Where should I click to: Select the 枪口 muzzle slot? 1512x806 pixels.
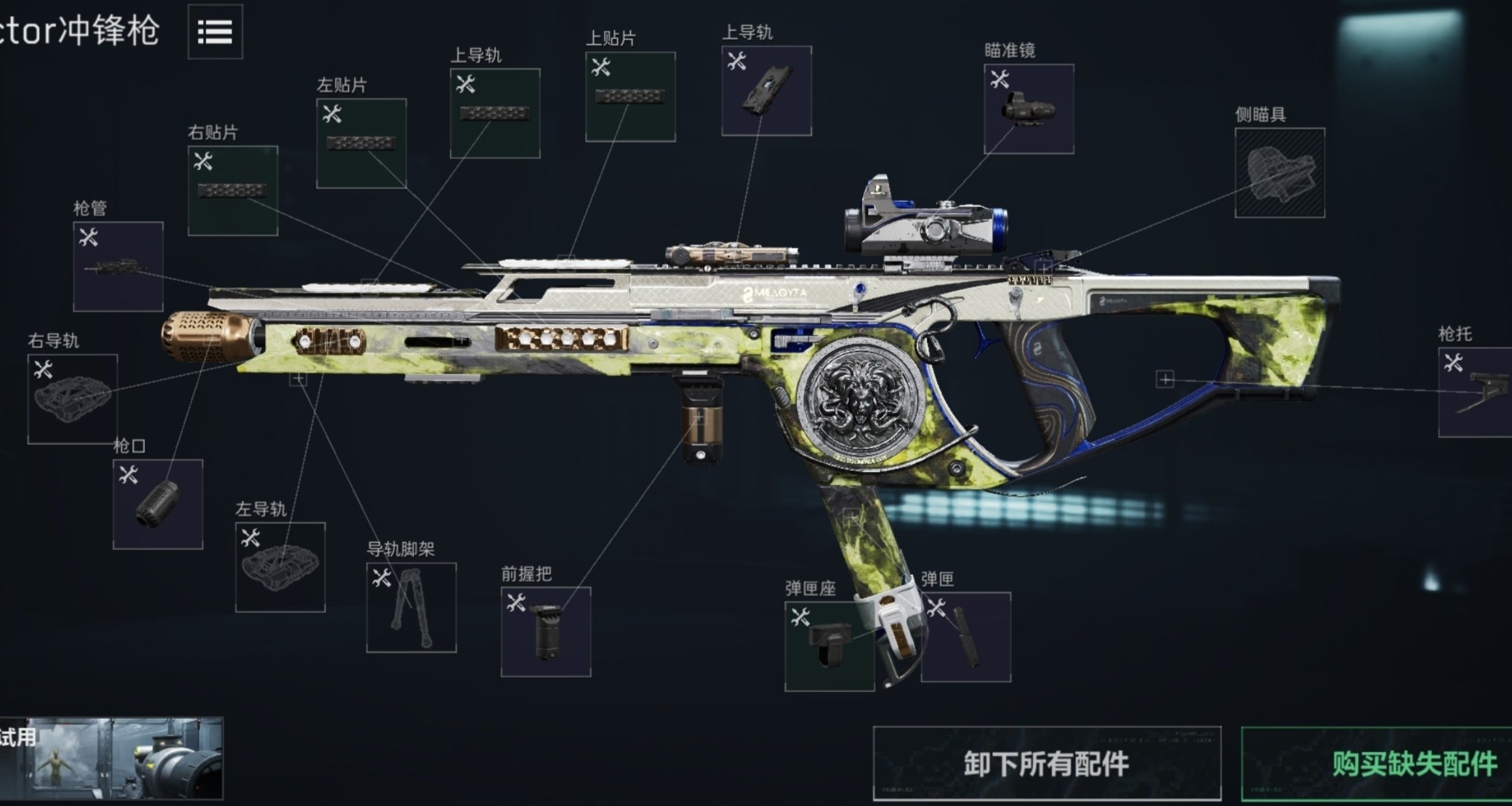coord(158,504)
